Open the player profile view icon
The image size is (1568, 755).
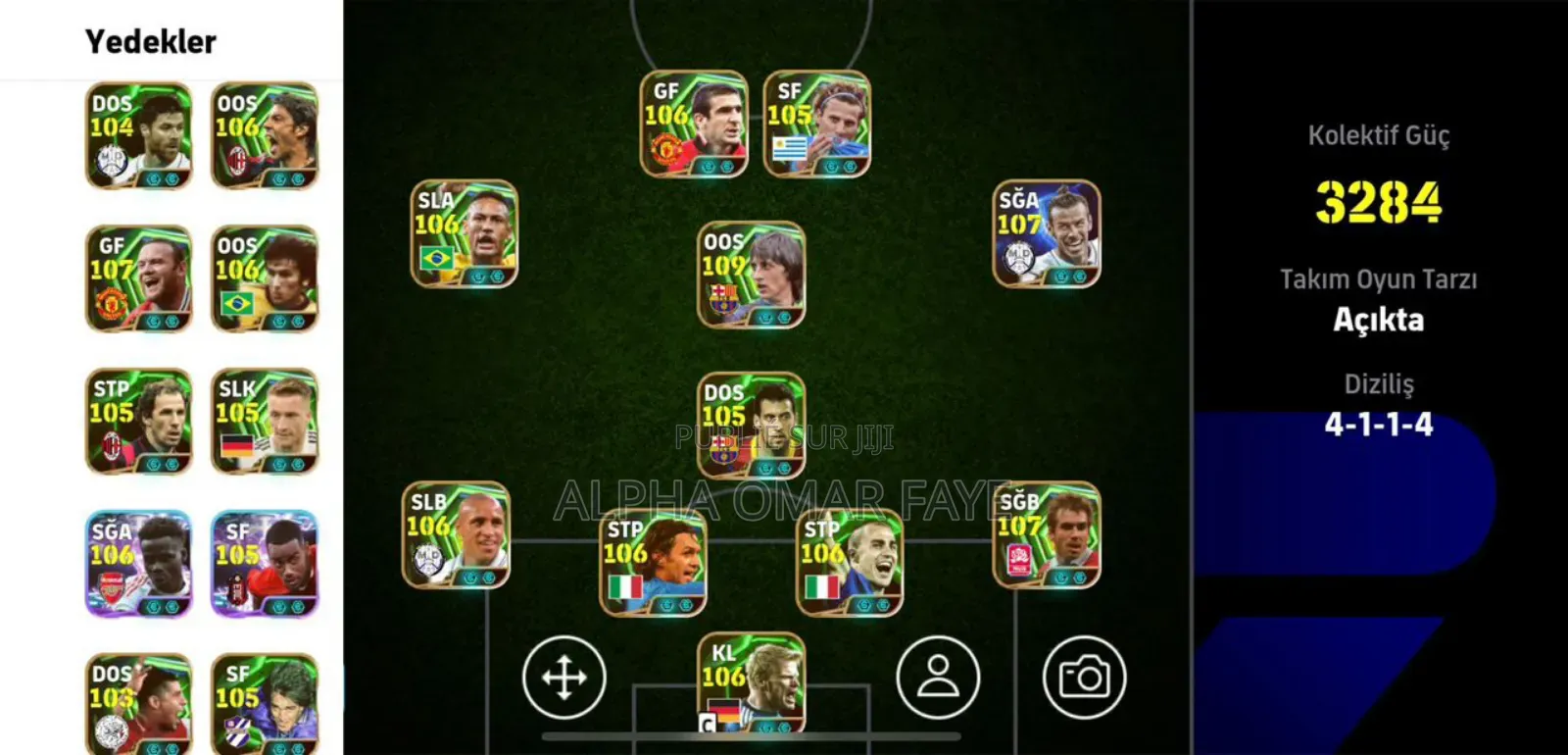(938, 676)
